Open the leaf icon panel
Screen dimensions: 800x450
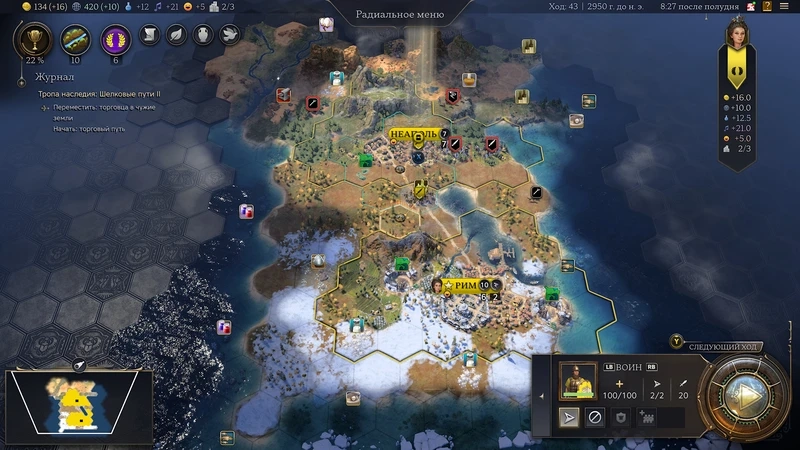click(x=176, y=33)
